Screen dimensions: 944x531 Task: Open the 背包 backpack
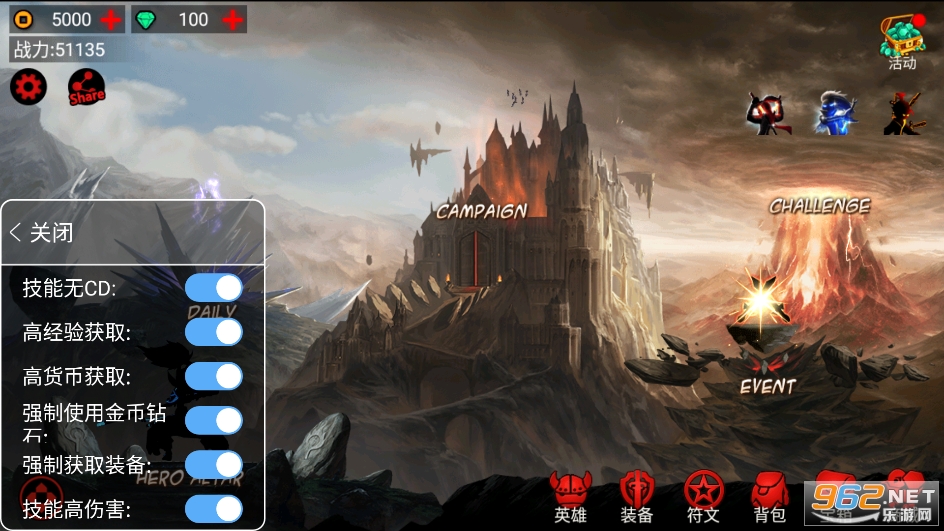[x=769, y=497]
